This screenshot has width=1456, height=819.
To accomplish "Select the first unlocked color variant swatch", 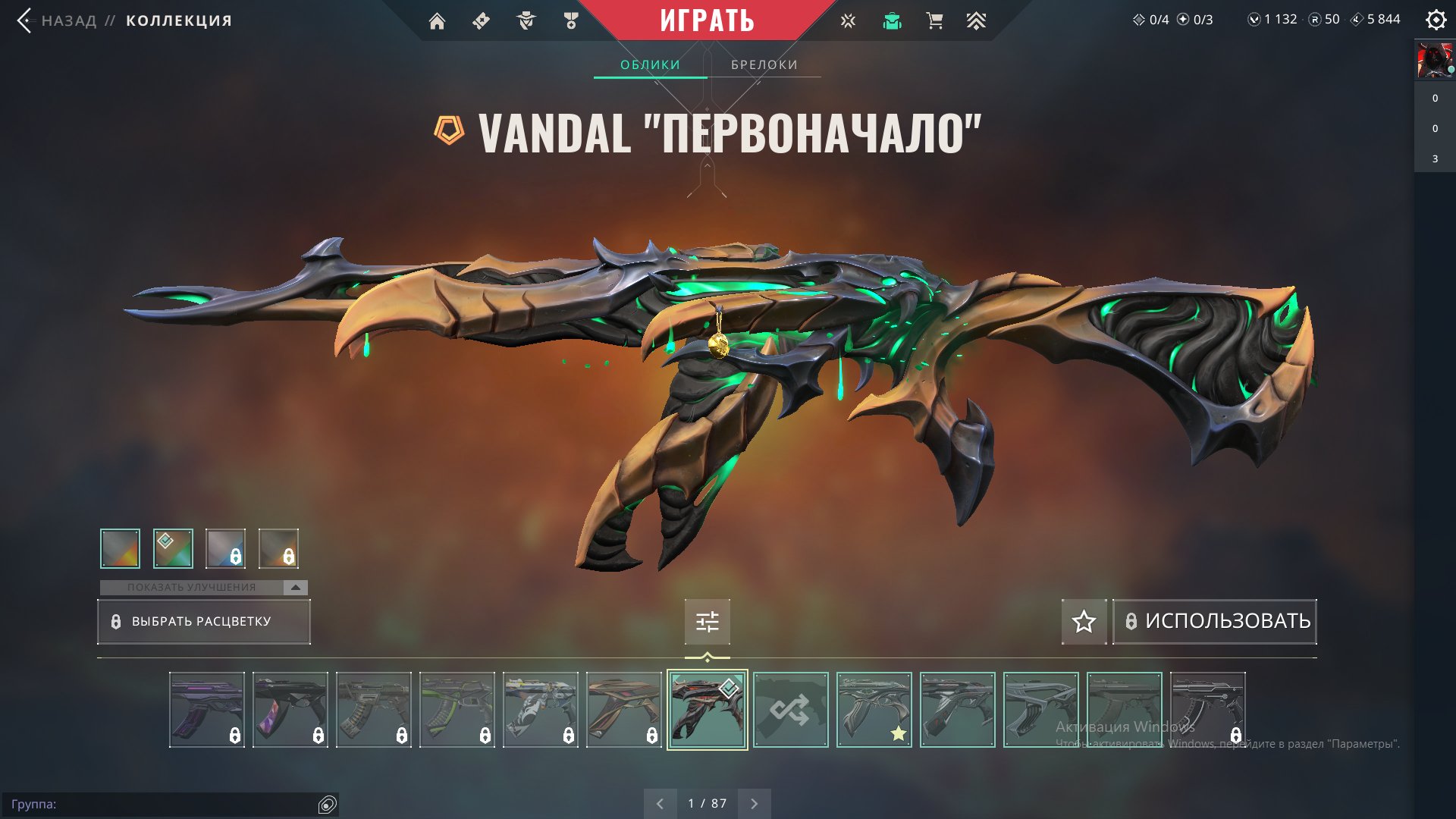I will (x=120, y=548).
